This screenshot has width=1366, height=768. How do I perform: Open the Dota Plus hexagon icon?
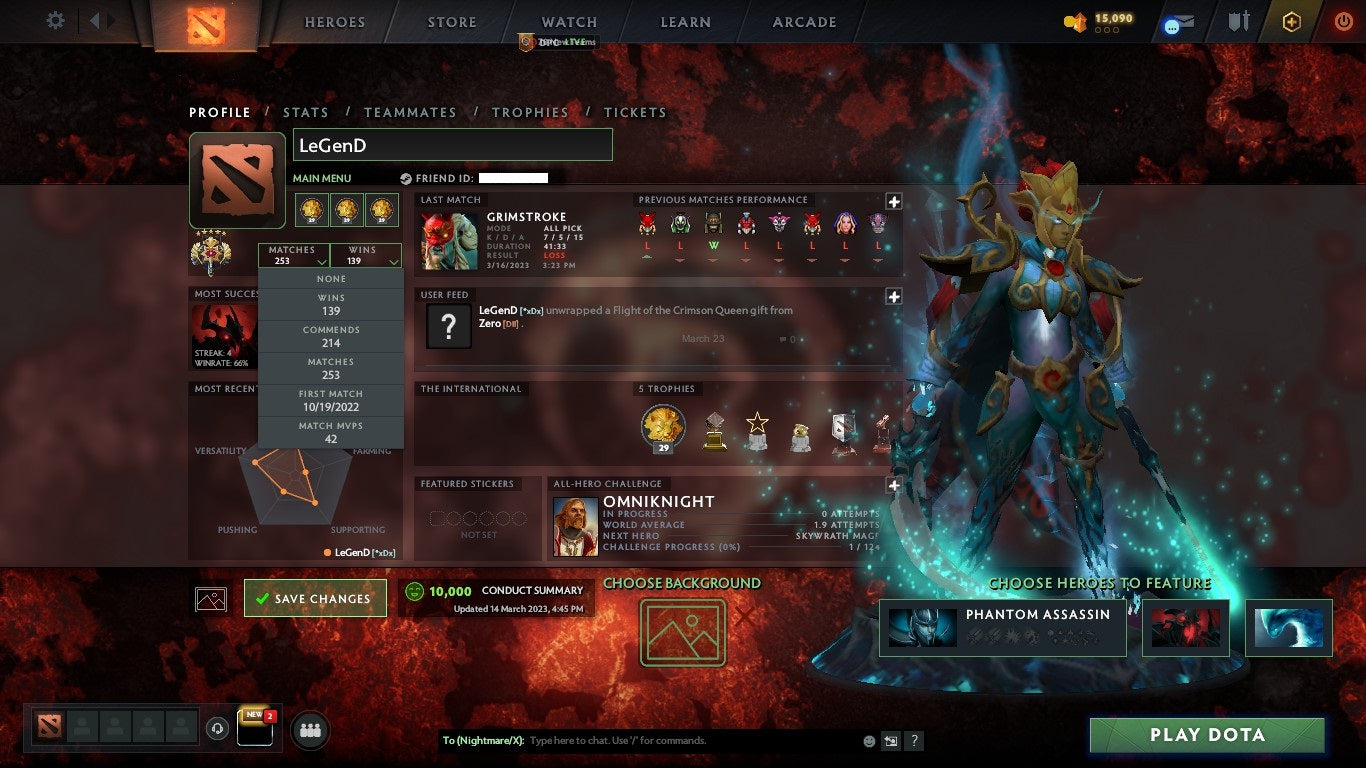tap(1292, 21)
